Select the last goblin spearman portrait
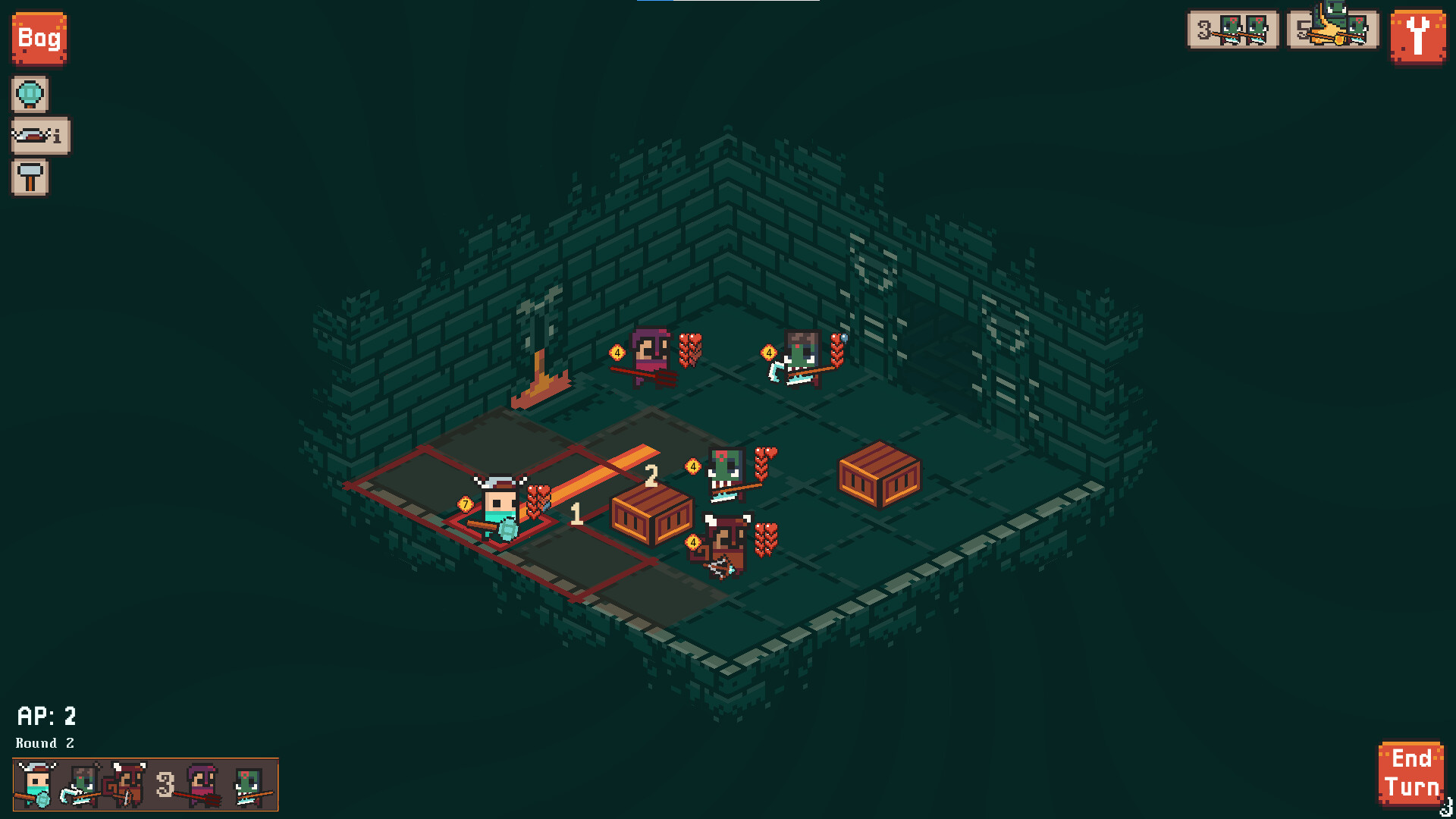This screenshot has height=819, width=1456. point(248,785)
